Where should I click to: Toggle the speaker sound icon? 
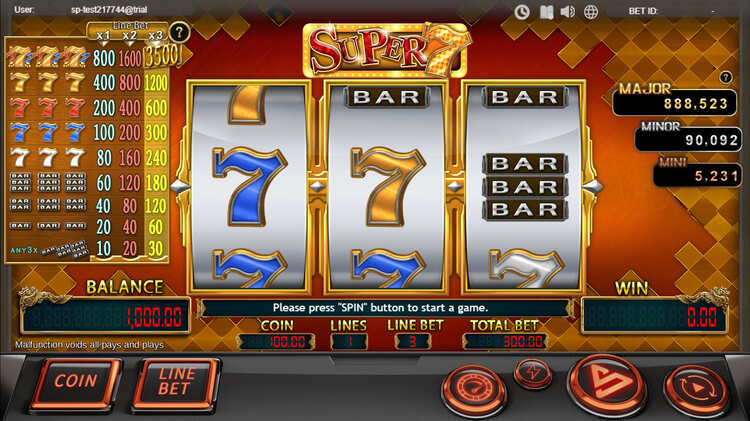[x=567, y=12]
